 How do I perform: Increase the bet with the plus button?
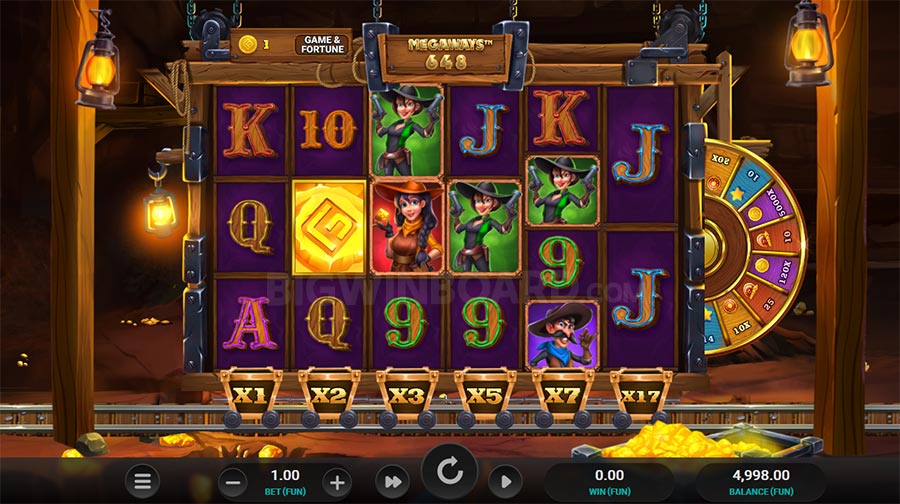click(337, 482)
